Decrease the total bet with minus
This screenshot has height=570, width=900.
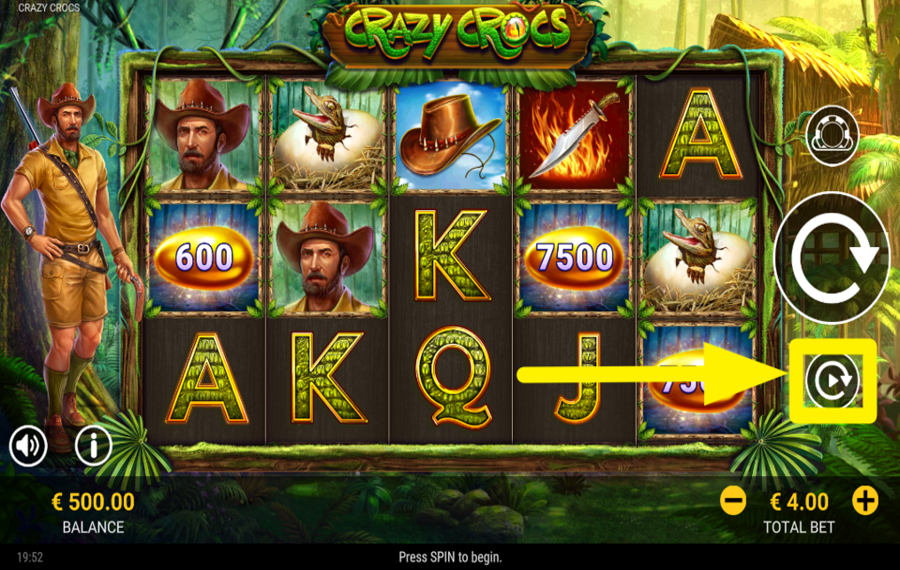(x=733, y=500)
